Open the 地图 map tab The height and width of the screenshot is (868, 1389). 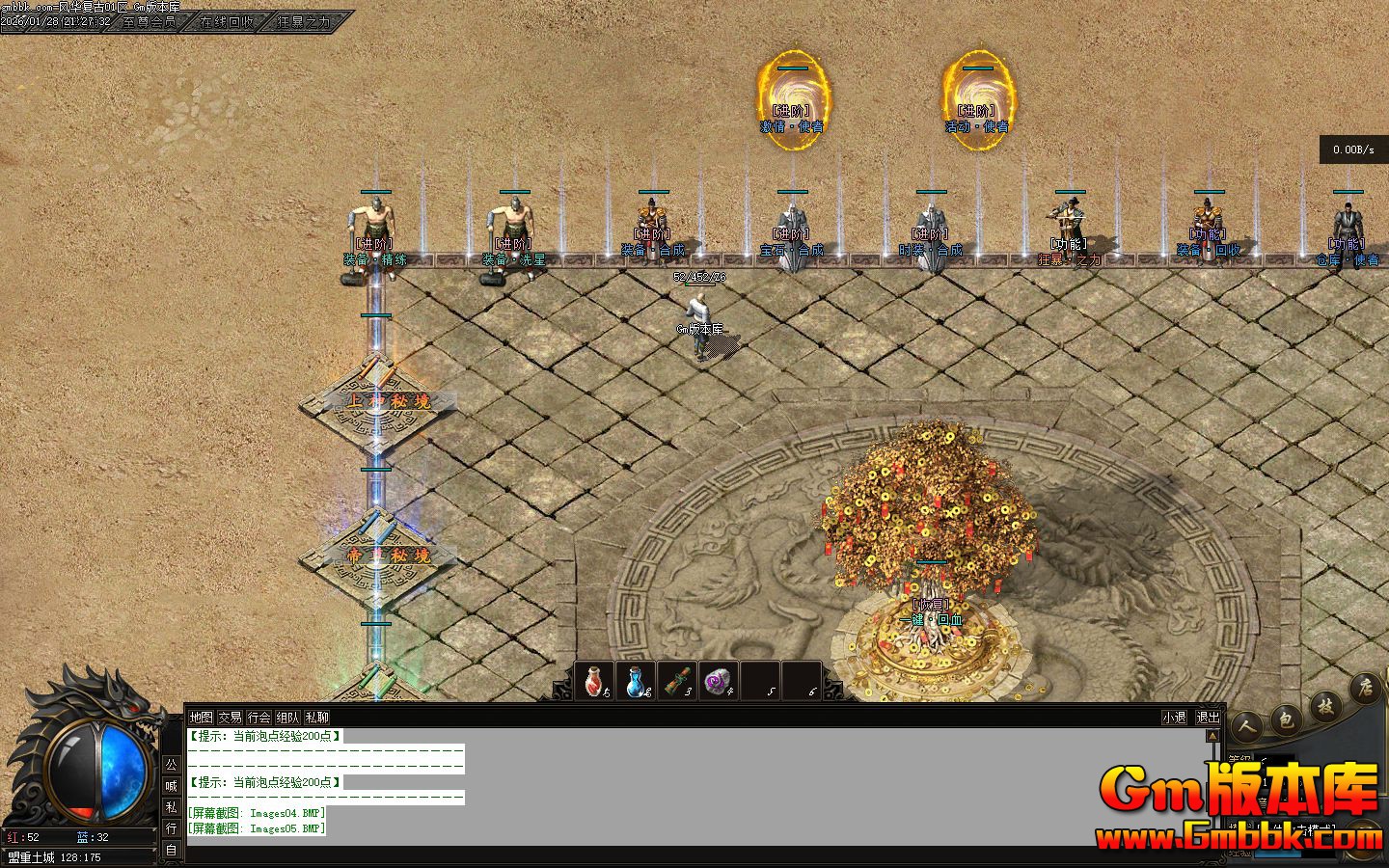tap(201, 718)
